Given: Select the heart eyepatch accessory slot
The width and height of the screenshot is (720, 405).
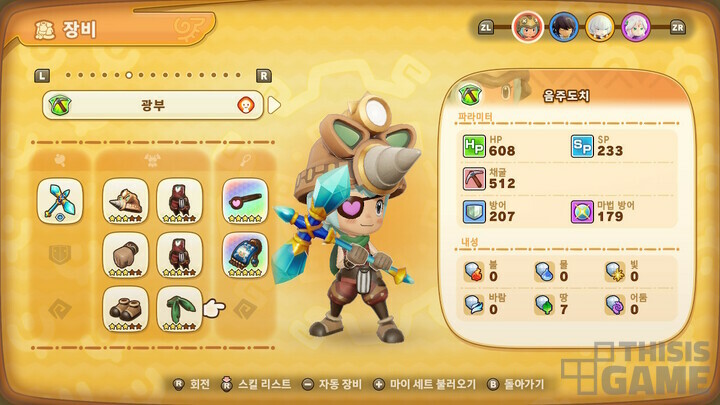Looking at the screenshot, I should tap(245, 200).
